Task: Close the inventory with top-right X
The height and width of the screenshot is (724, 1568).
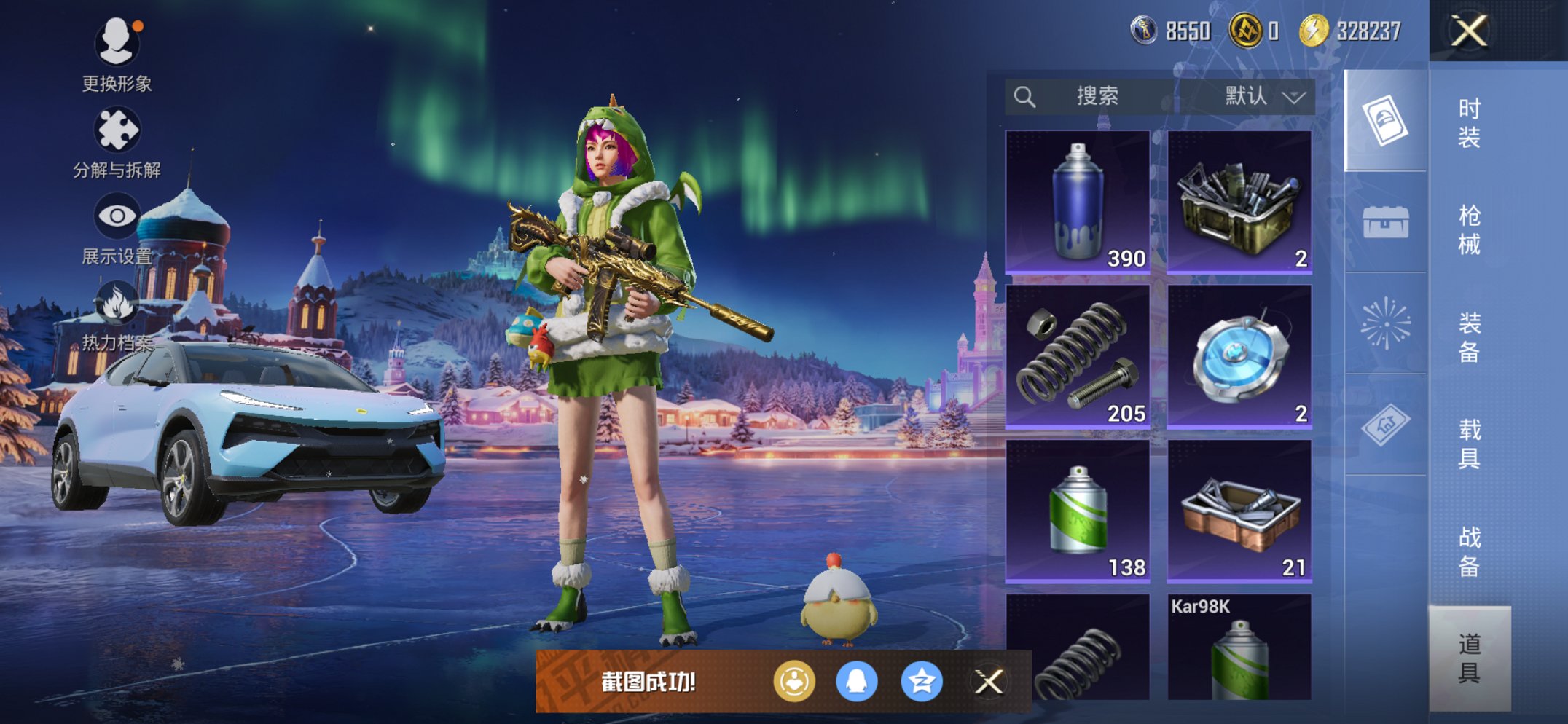Action: pos(1468,31)
